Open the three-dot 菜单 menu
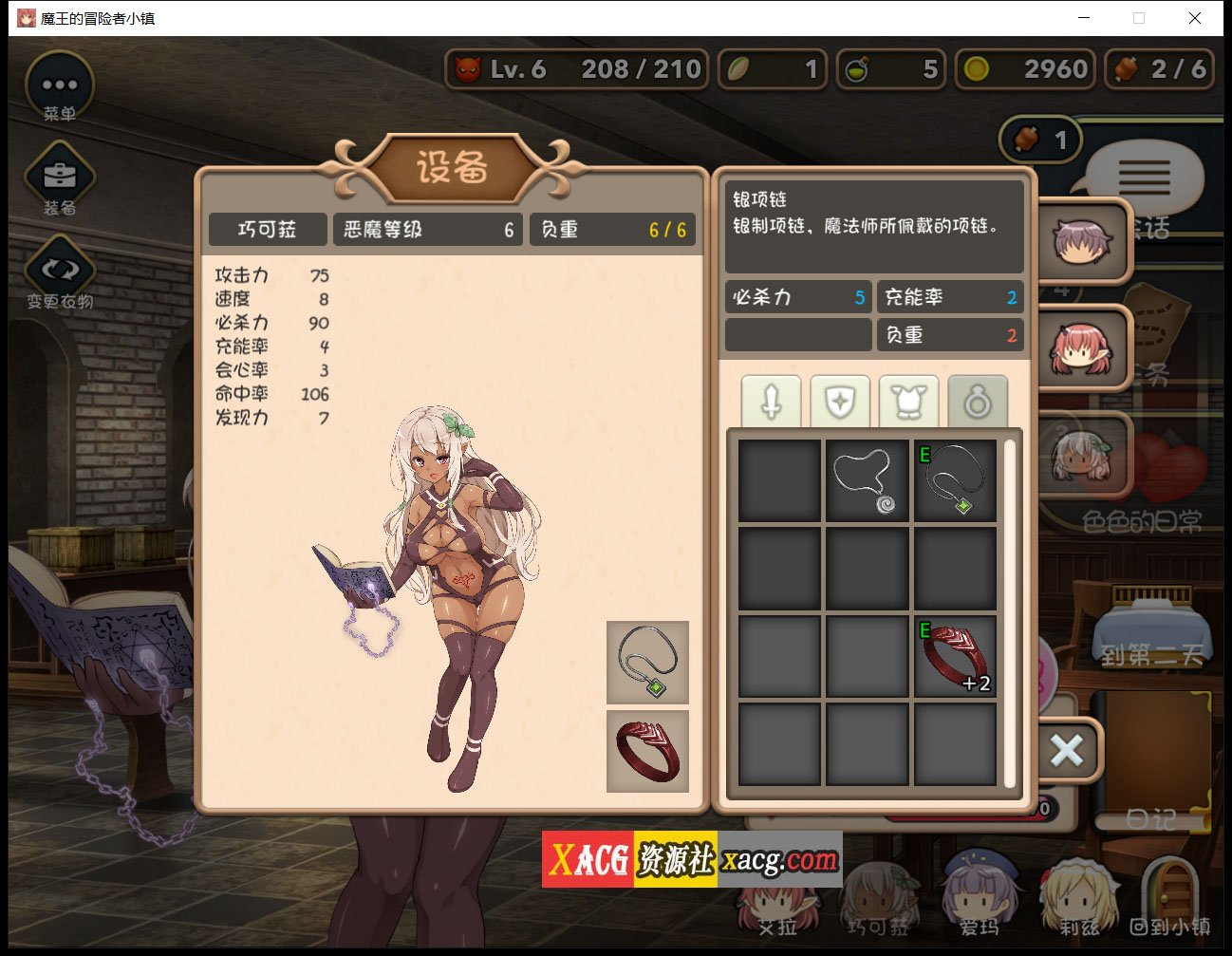1232x956 pixels. [x=60, y=84]
